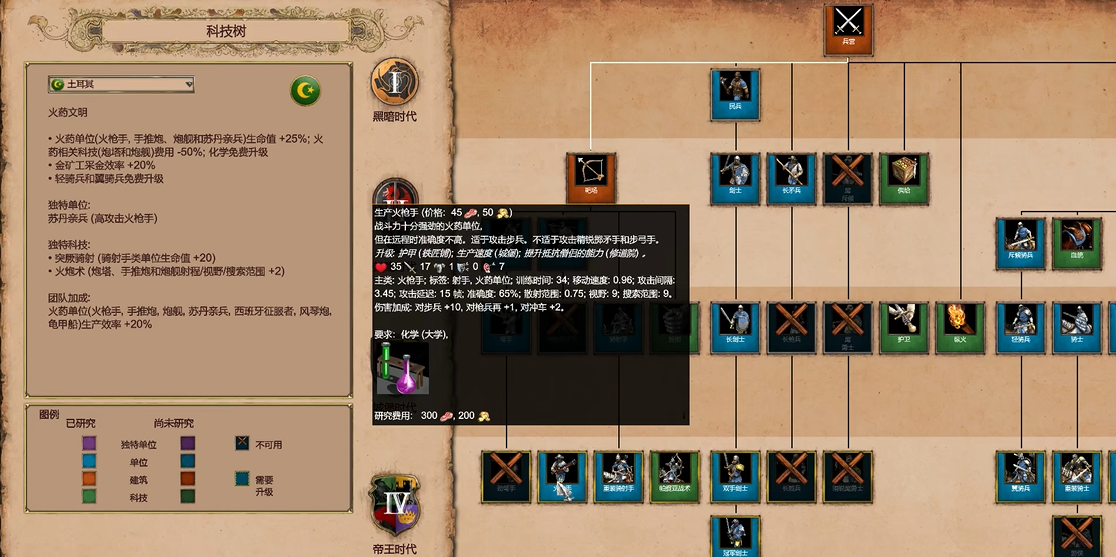
Task: Select the 重装骑射手 heavy cavalry archer node
Action: coord(618,476)
